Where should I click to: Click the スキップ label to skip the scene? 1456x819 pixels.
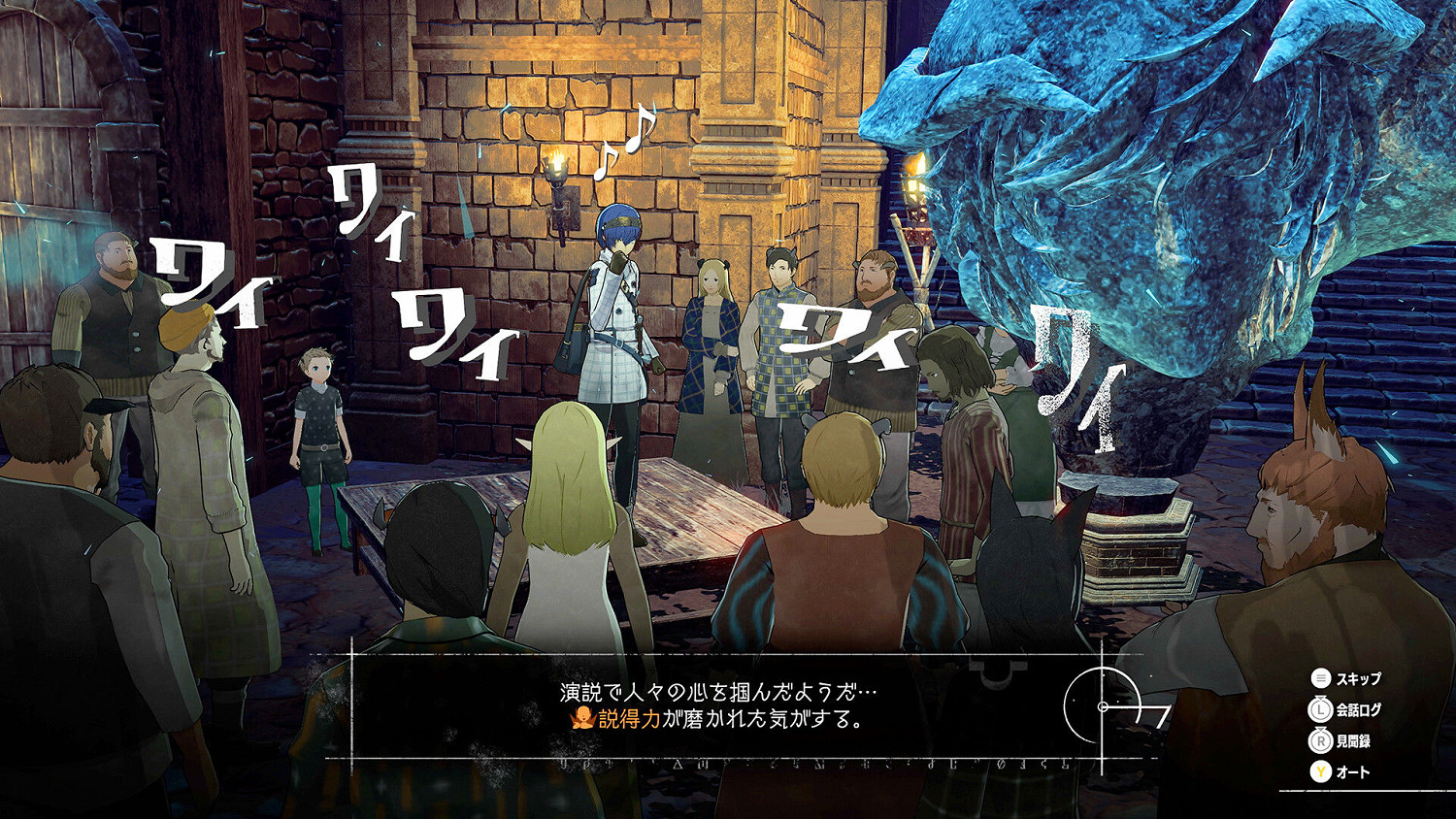(1357, 678)
